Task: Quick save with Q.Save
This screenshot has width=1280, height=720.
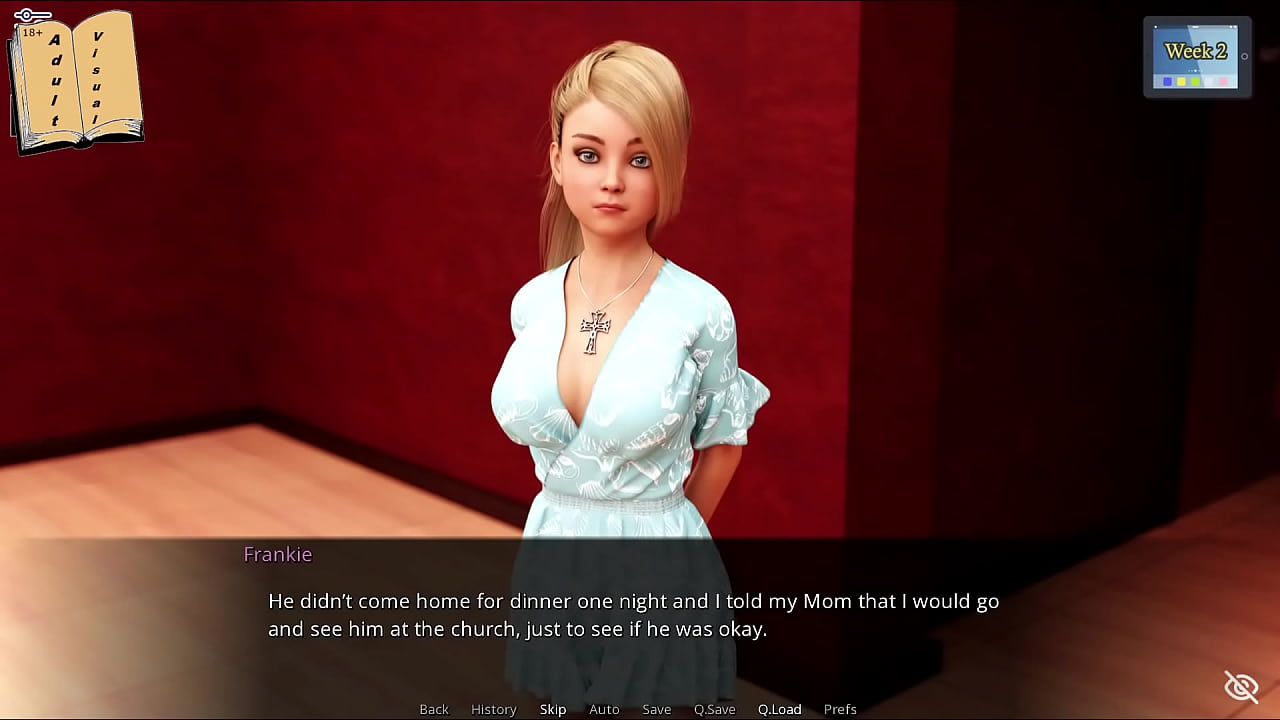Action: pyautogui.click(x=715, y=709)
